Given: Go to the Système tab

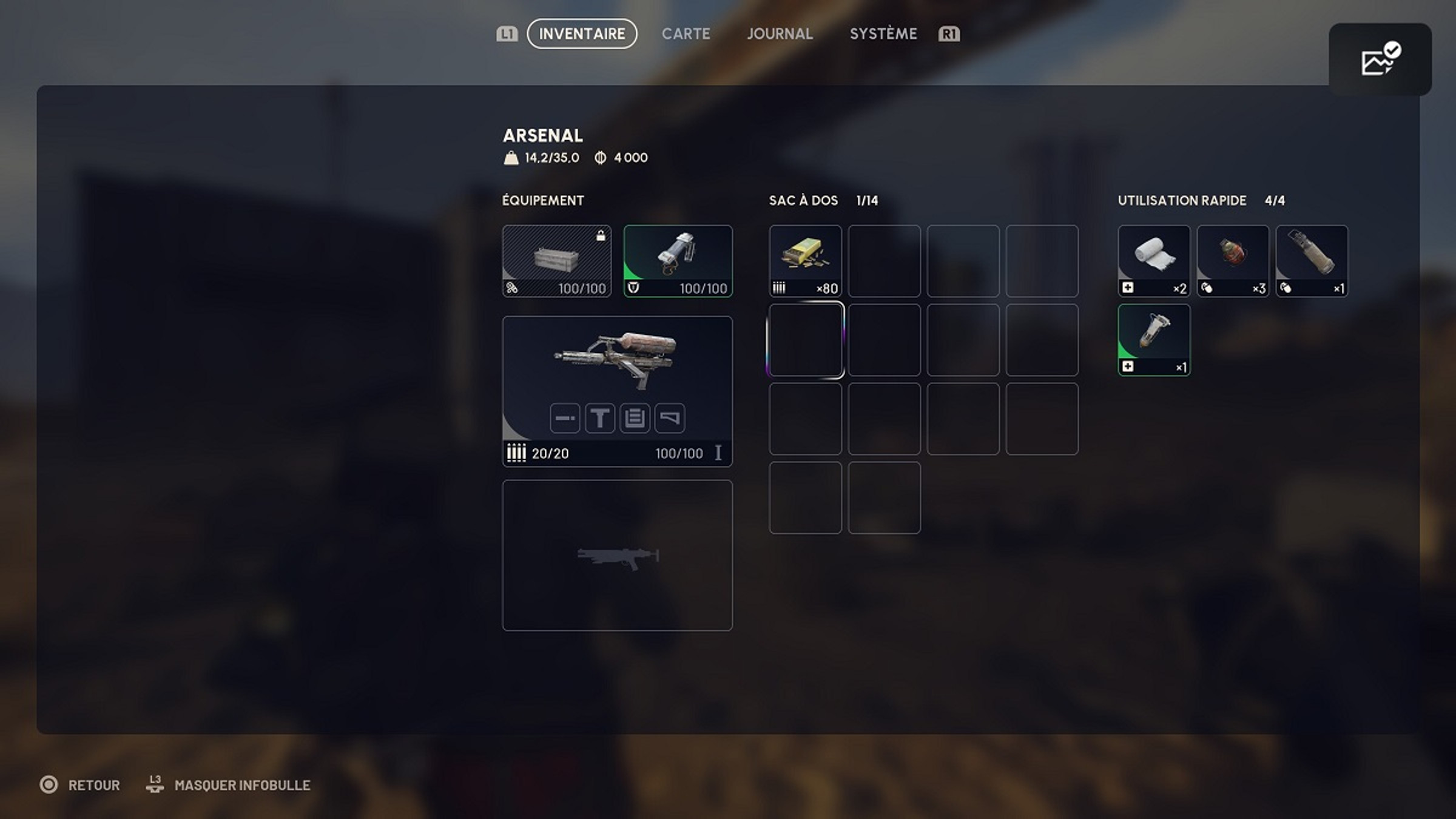Looking at the screenshot, I should pyautogui.click(x=883, y=34).
